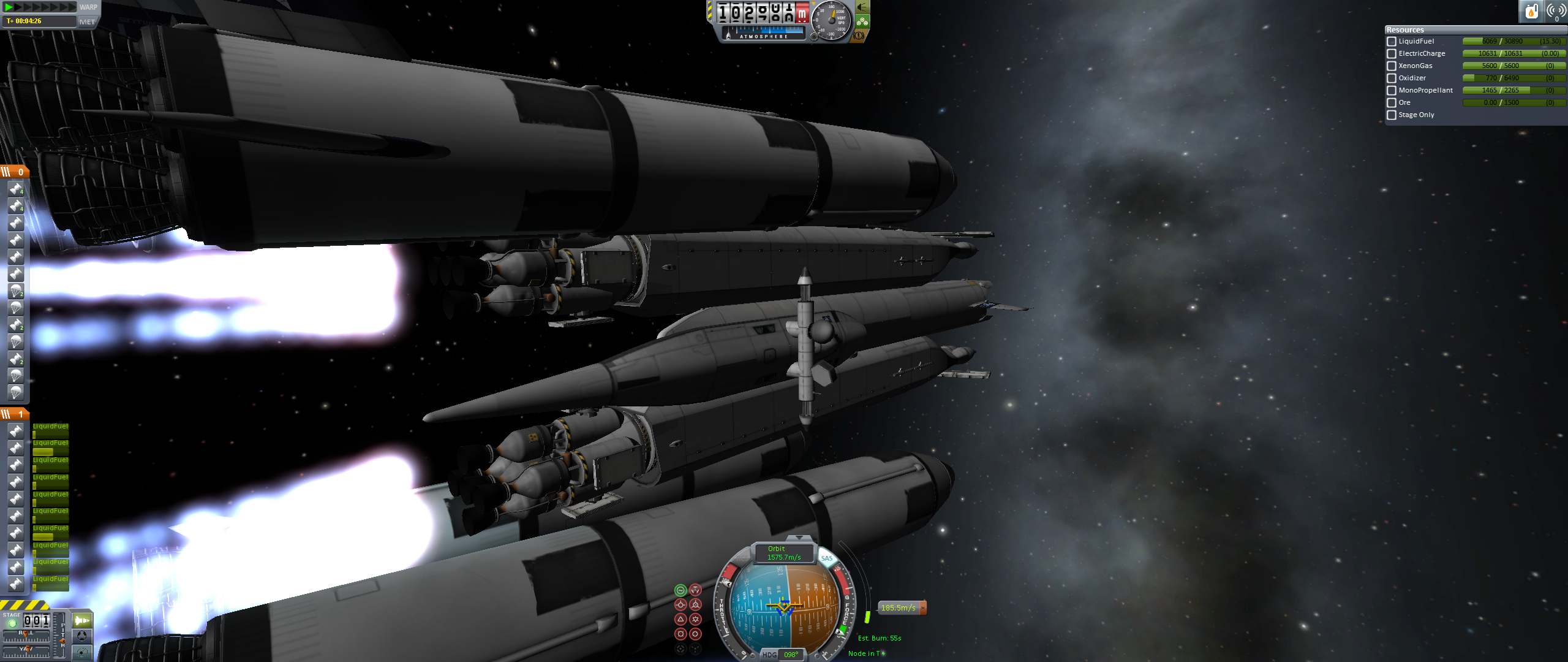Discard the maneuver node delta-v readout

tap(923, 607)
